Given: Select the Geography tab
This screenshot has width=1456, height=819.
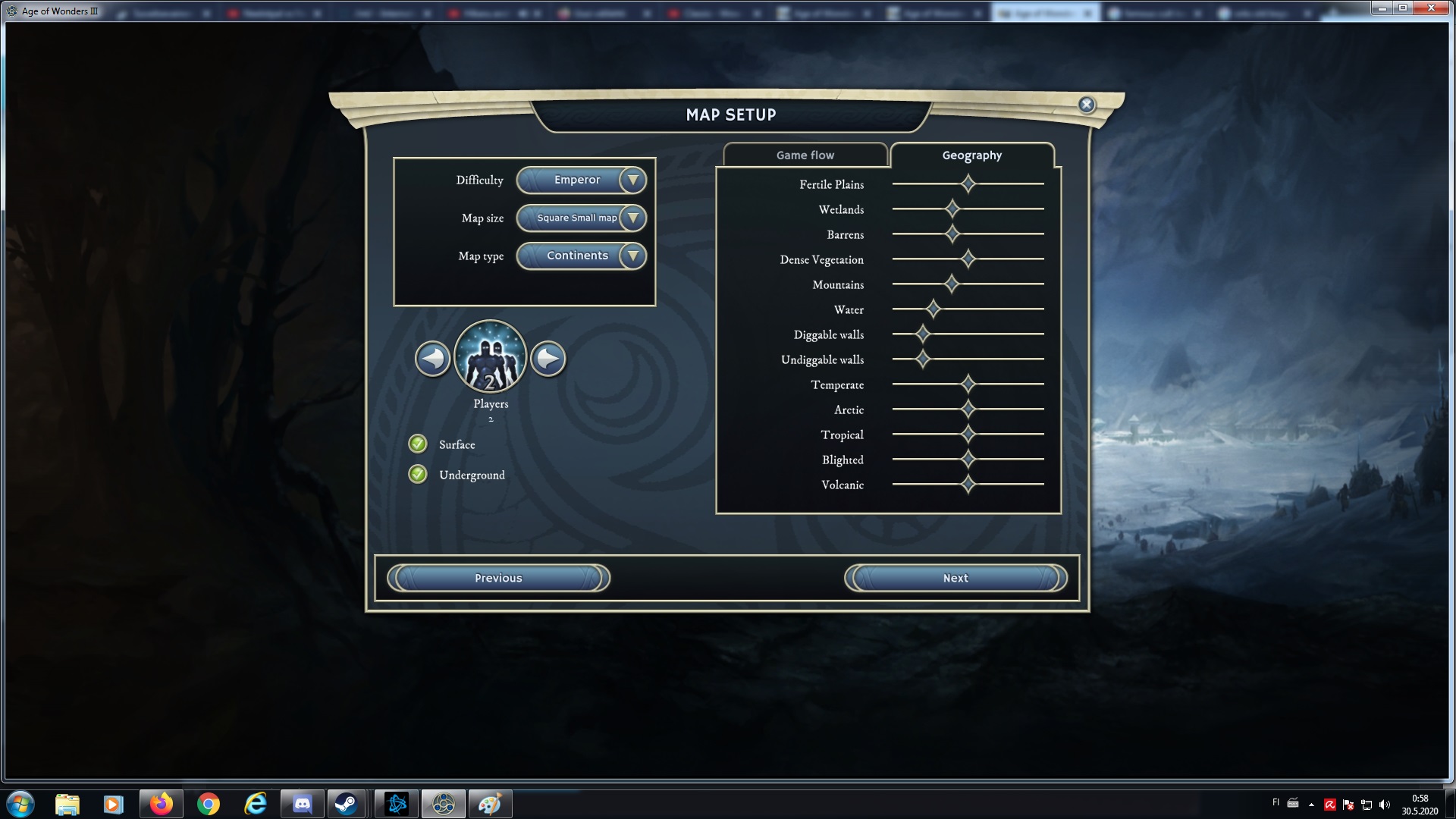Looking at the screenshot, I should point(971,155).
